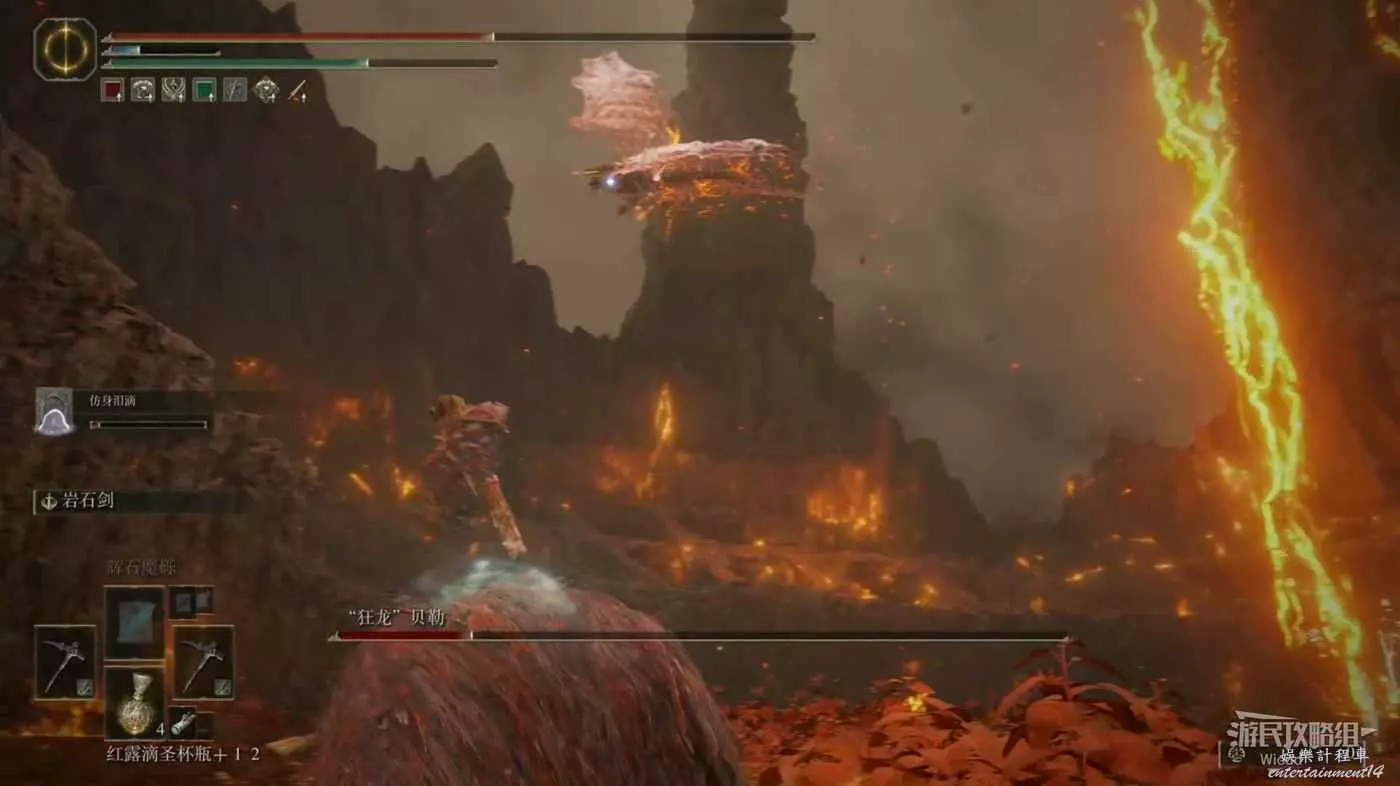Select the right-hand pickaxe weapon slot
1400x786 pixels.
(x=203, y=661)
